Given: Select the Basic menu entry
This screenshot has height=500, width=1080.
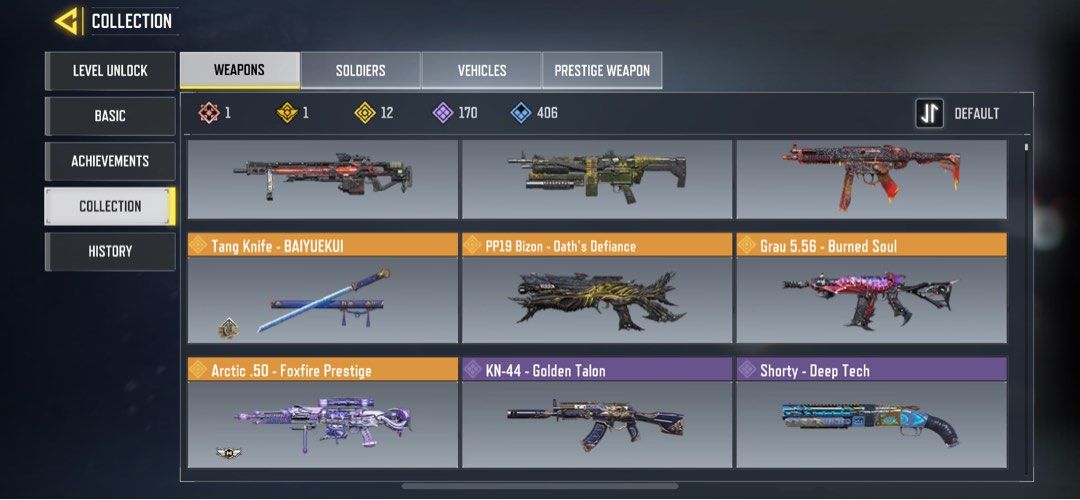Looking at the screenshot, I should (110, 116).
